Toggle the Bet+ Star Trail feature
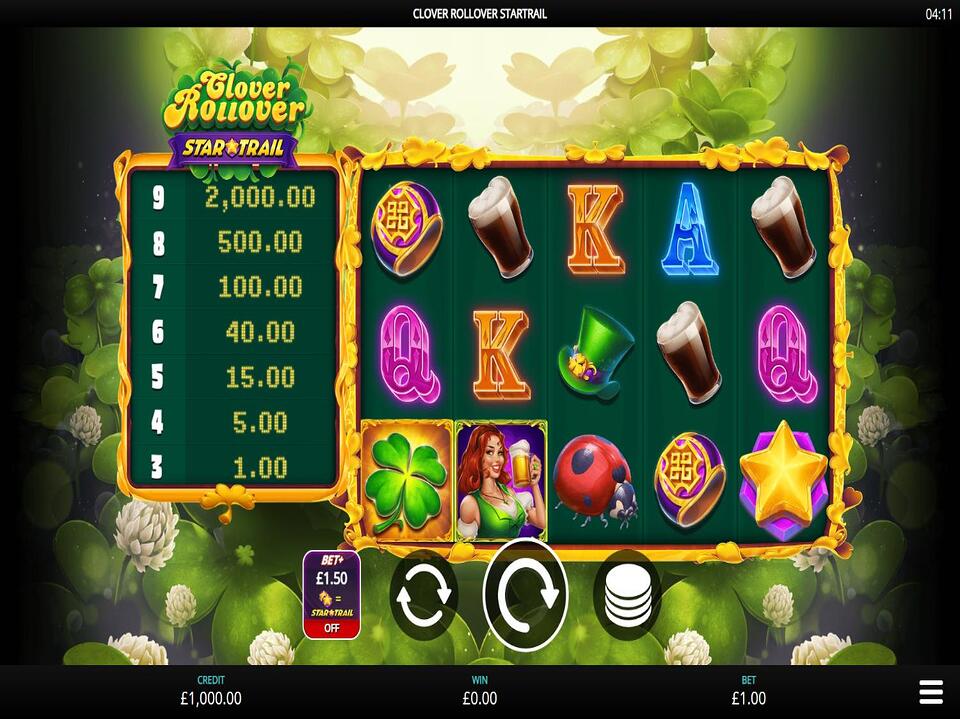Viewport: 960px width, 719px height. coord(332,594)
